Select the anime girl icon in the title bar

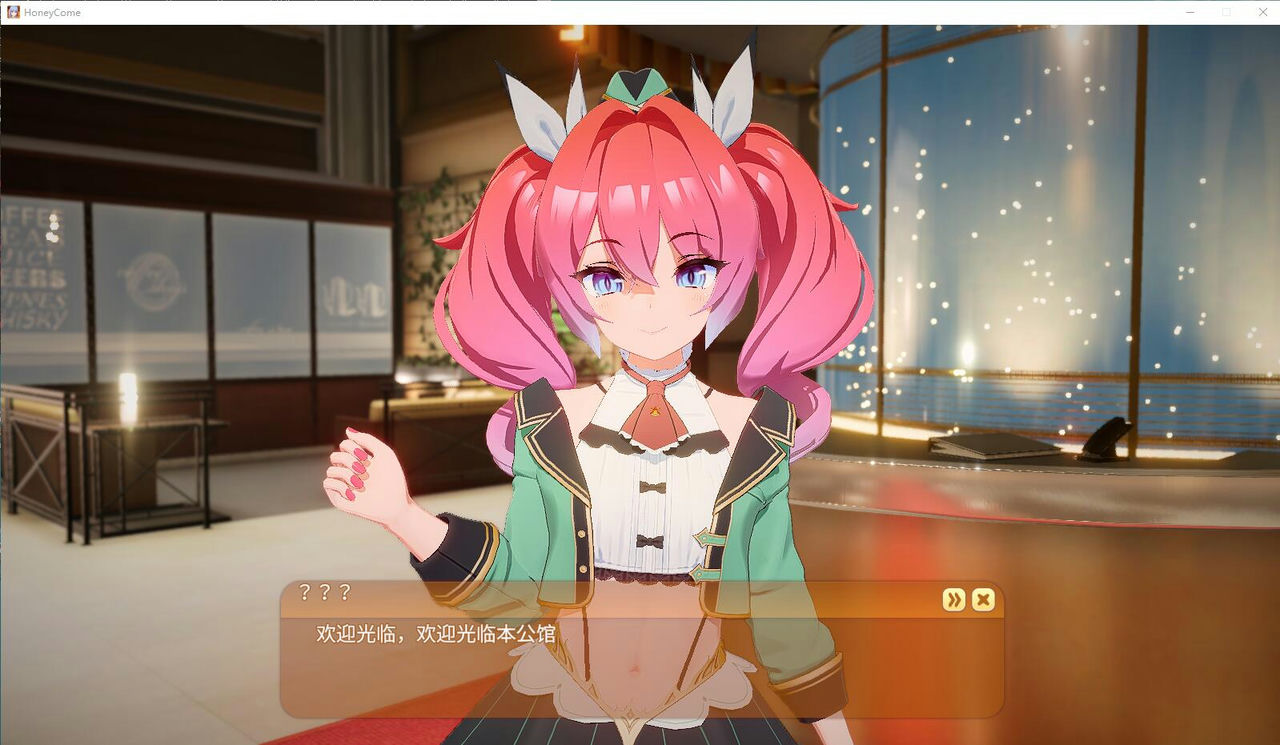(x=12, y=12)
